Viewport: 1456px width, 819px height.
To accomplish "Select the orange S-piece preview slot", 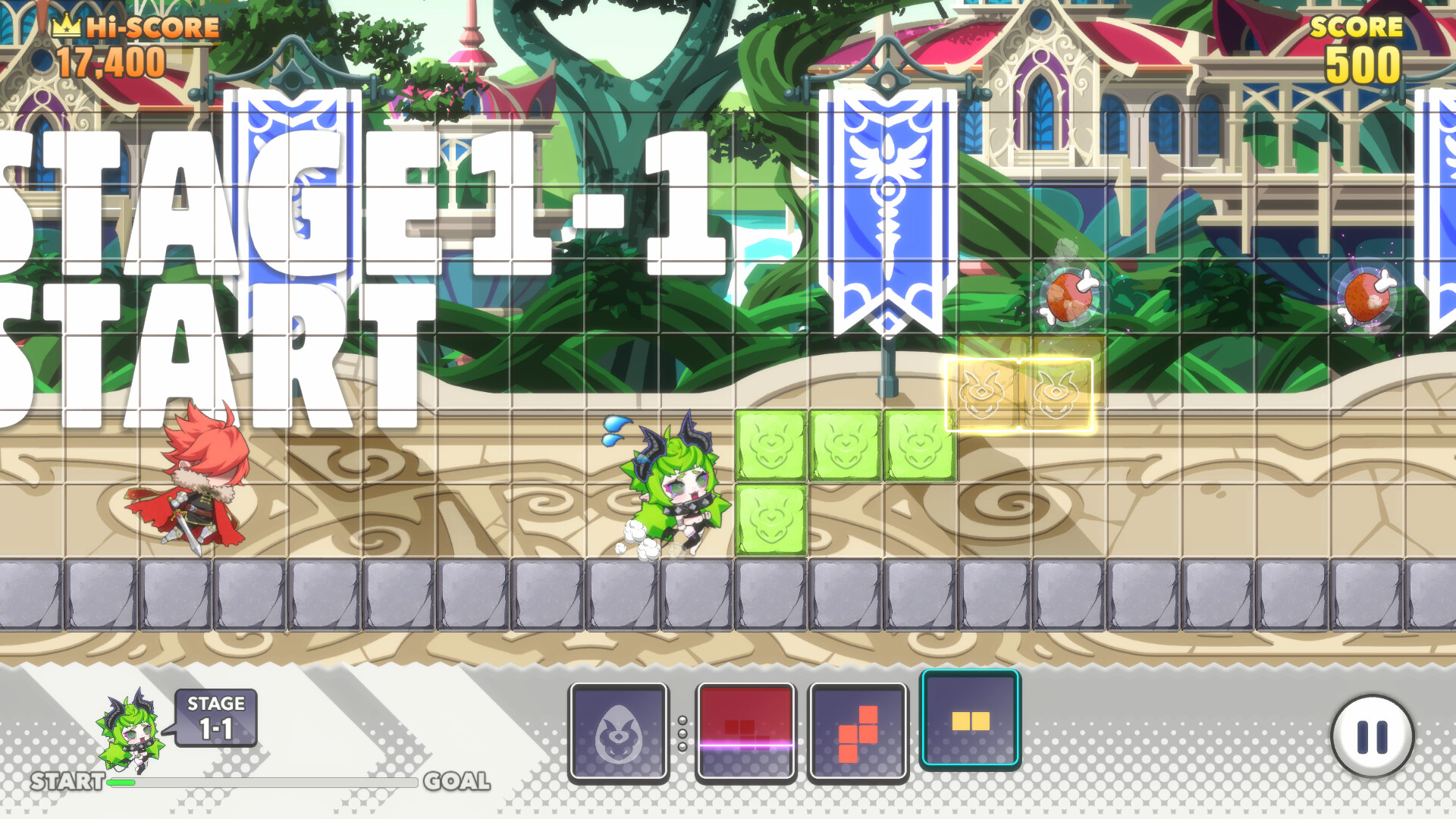I will click(858, 733).
